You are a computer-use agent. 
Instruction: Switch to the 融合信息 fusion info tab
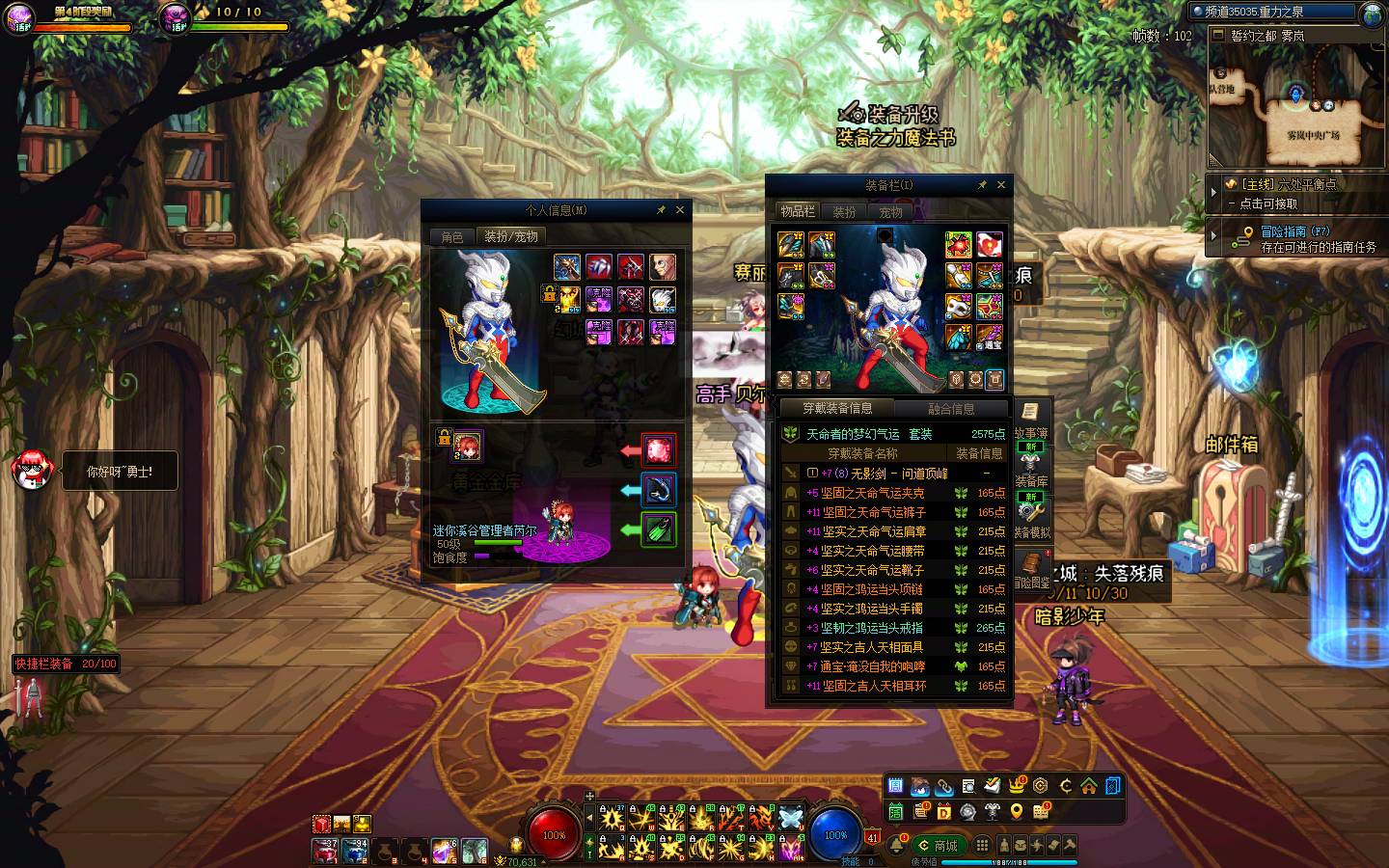[951, 408]
